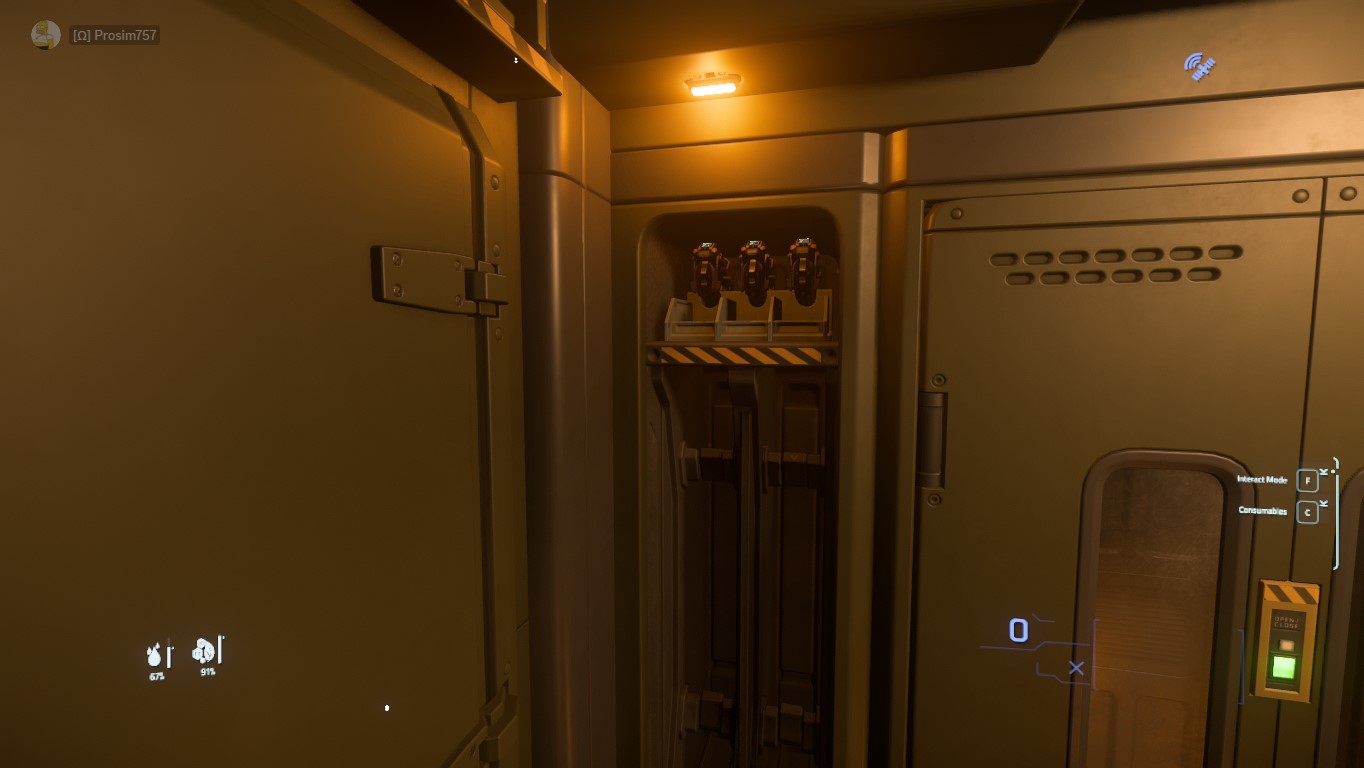Toggle the Consumables panel via C prompt

pyautogui.click(x=1306, y=511)
